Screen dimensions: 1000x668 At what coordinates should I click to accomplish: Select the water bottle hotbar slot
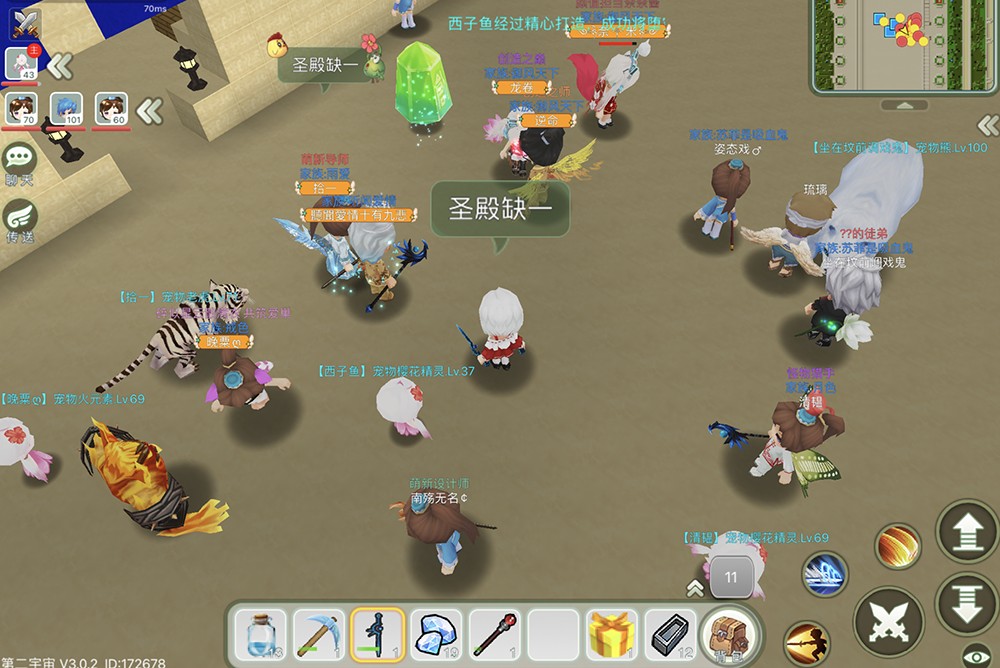click(x=260, y=634)
